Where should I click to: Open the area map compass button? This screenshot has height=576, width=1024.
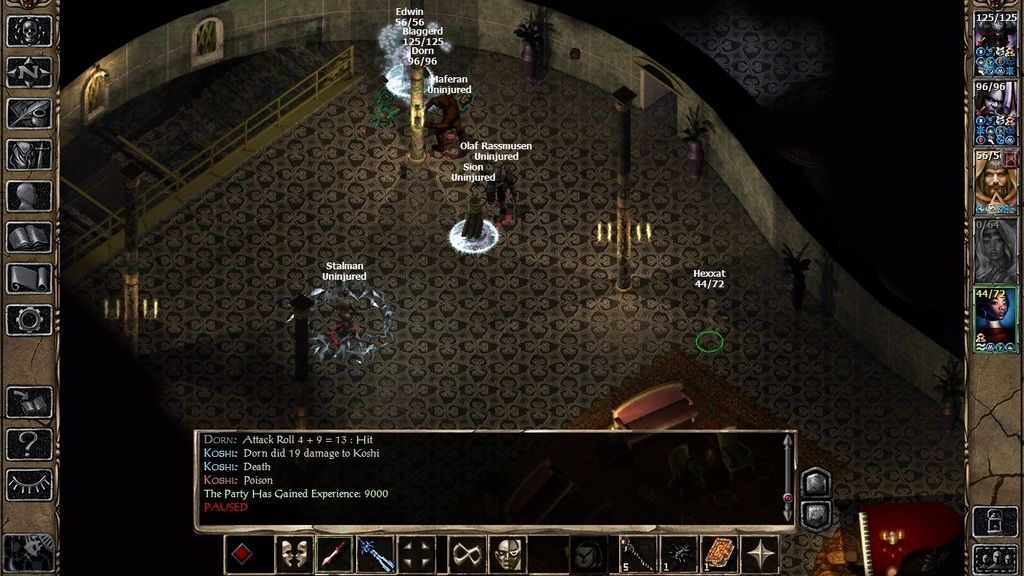[x=29, y=71]
